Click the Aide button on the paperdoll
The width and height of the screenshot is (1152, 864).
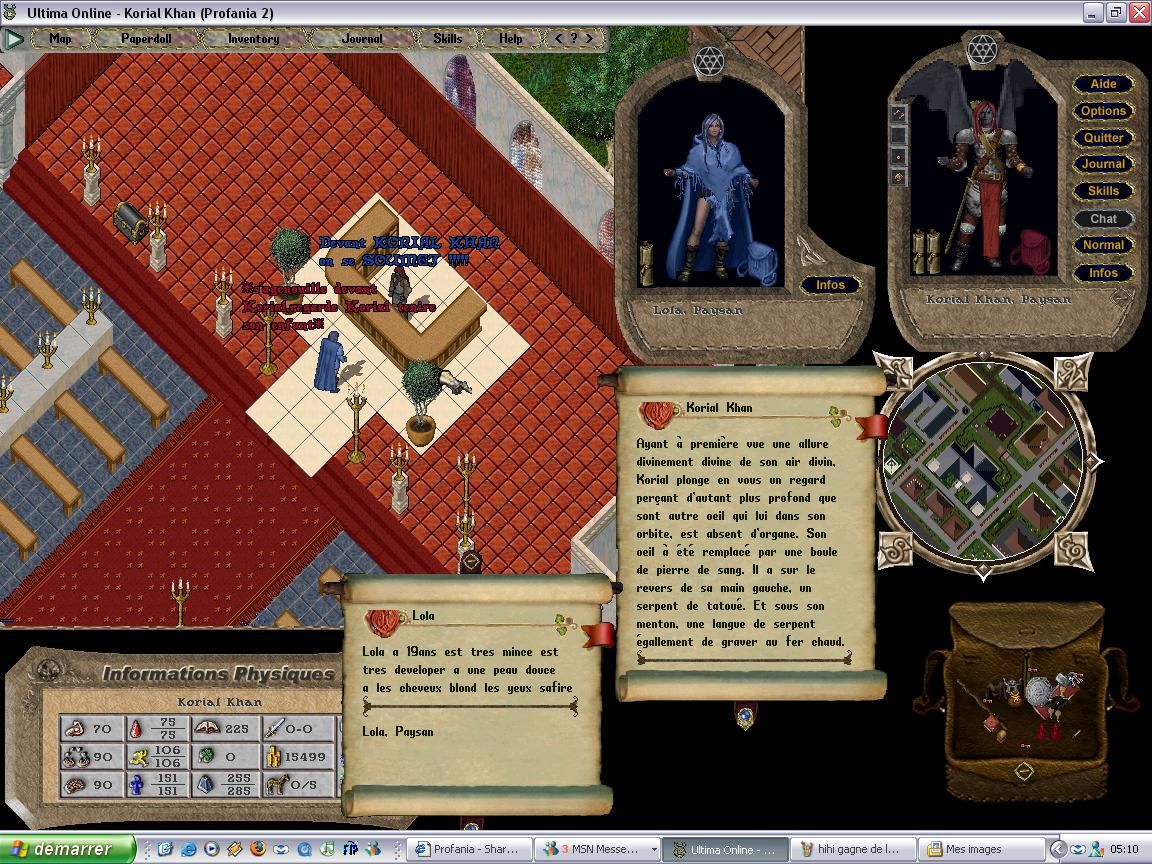(x=1103, y=84)
